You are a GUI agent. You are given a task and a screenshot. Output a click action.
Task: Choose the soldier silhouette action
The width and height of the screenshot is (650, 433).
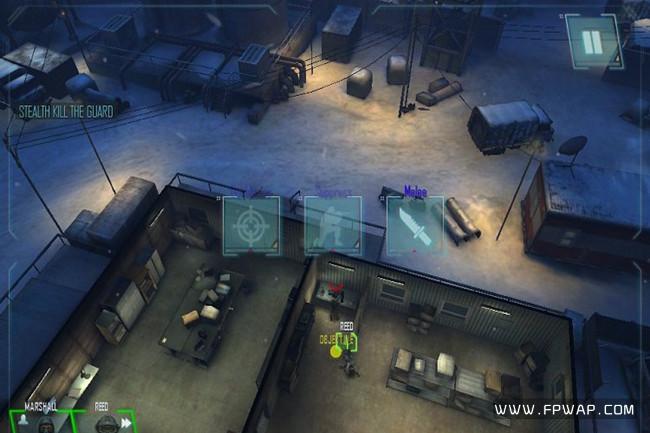[333, 225]
